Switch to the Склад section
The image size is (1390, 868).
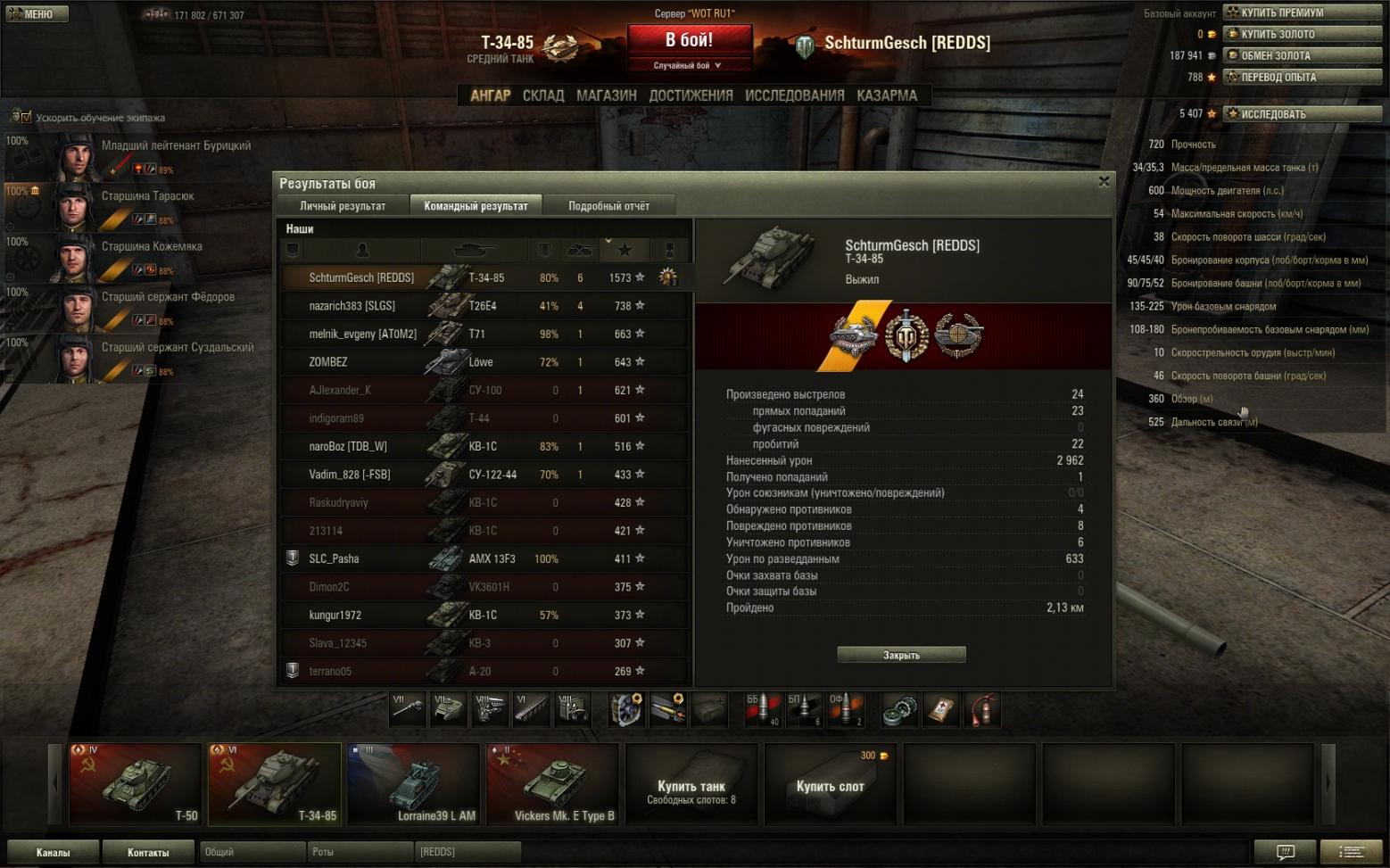(x=543, y=95)
